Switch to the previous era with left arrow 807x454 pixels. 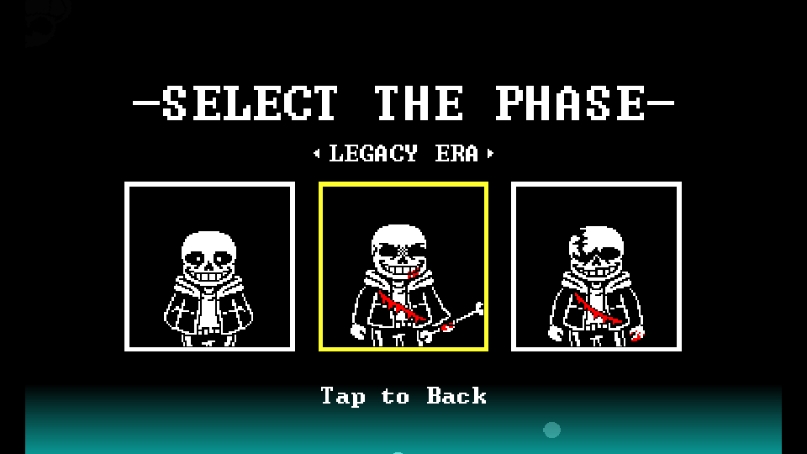point(317,154)
